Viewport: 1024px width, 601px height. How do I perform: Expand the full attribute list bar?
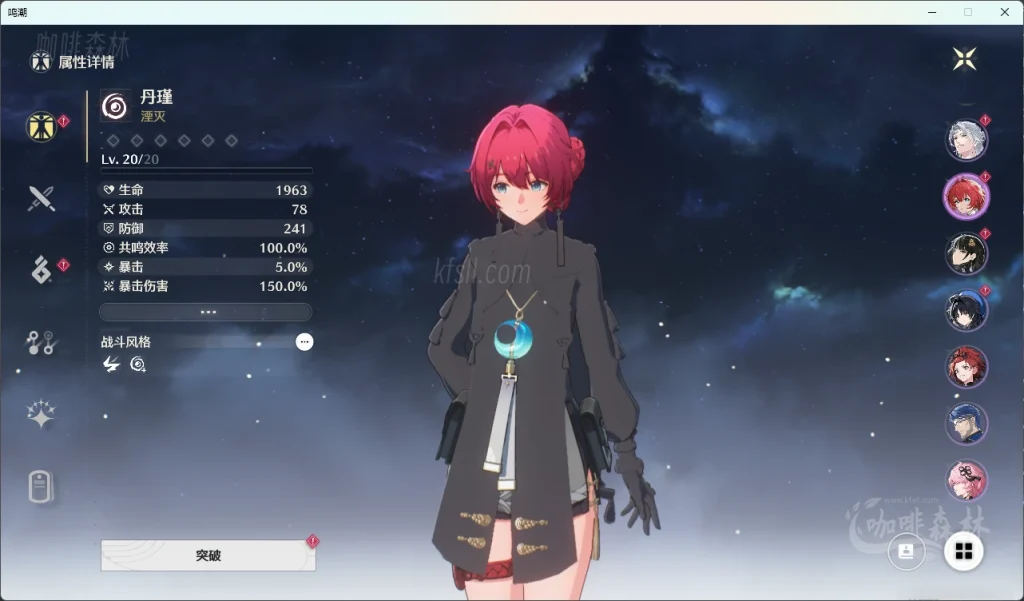tap(206, 312)
